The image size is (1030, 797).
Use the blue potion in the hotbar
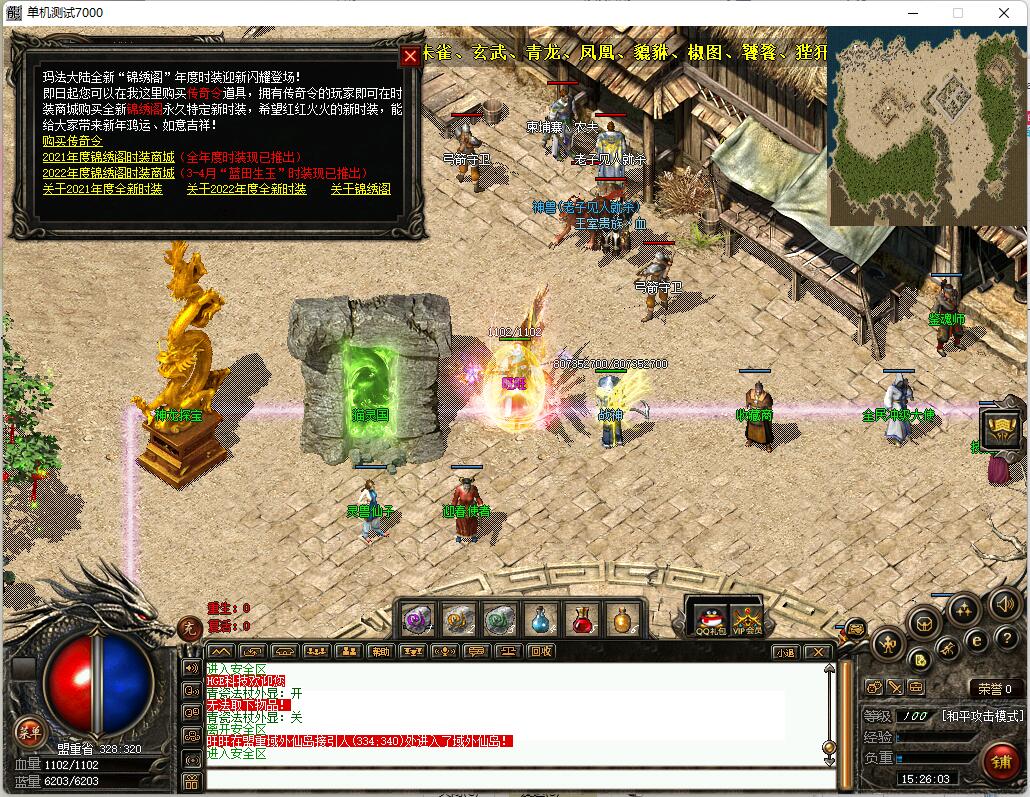click(541, 621)
